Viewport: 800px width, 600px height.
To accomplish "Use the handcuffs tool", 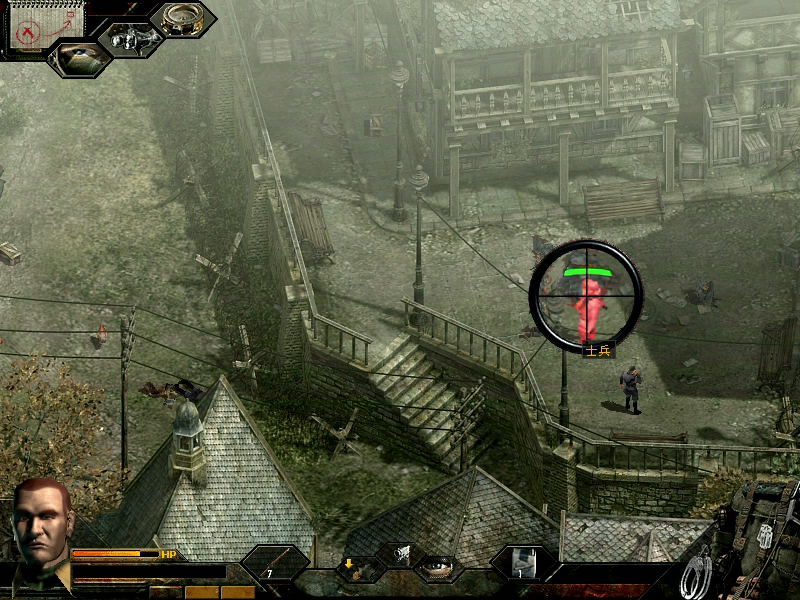I will coord(697,575).
